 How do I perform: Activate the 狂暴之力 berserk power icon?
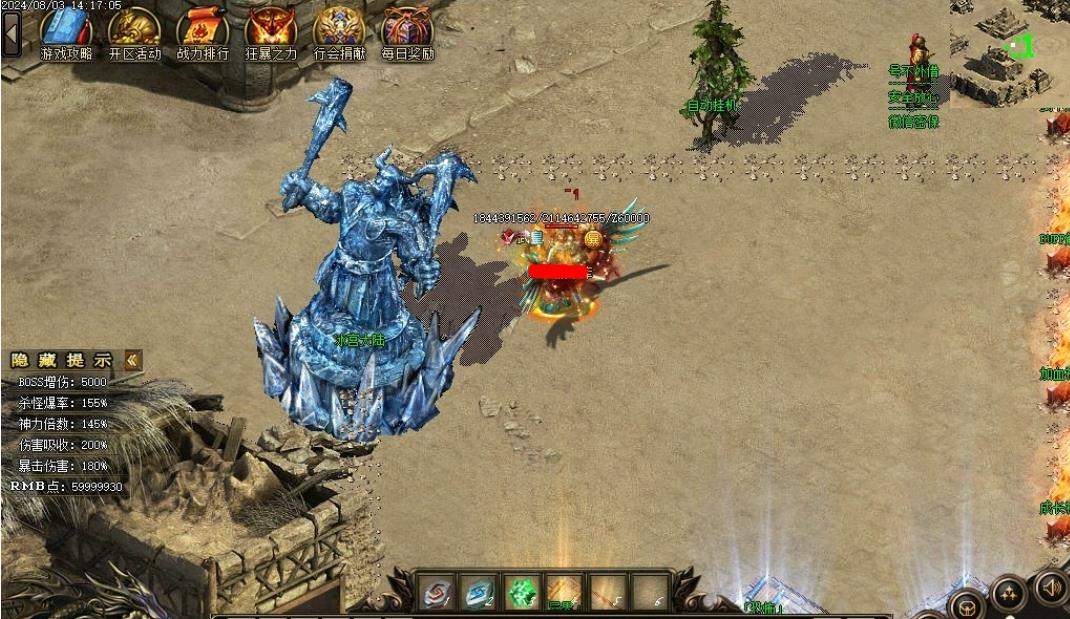click(x=271, y=32)
